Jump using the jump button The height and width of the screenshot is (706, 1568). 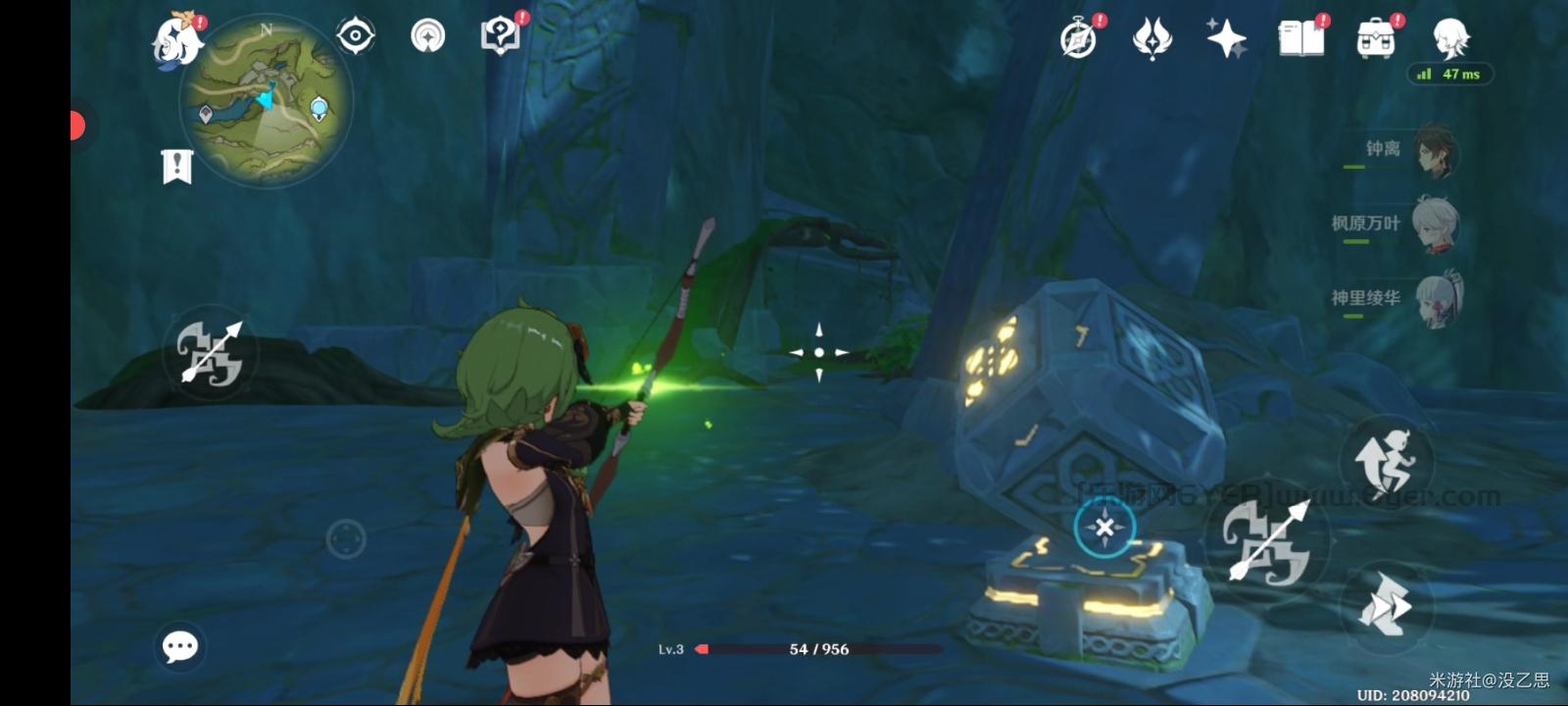pyautogui.click(x=1386, y=461)
